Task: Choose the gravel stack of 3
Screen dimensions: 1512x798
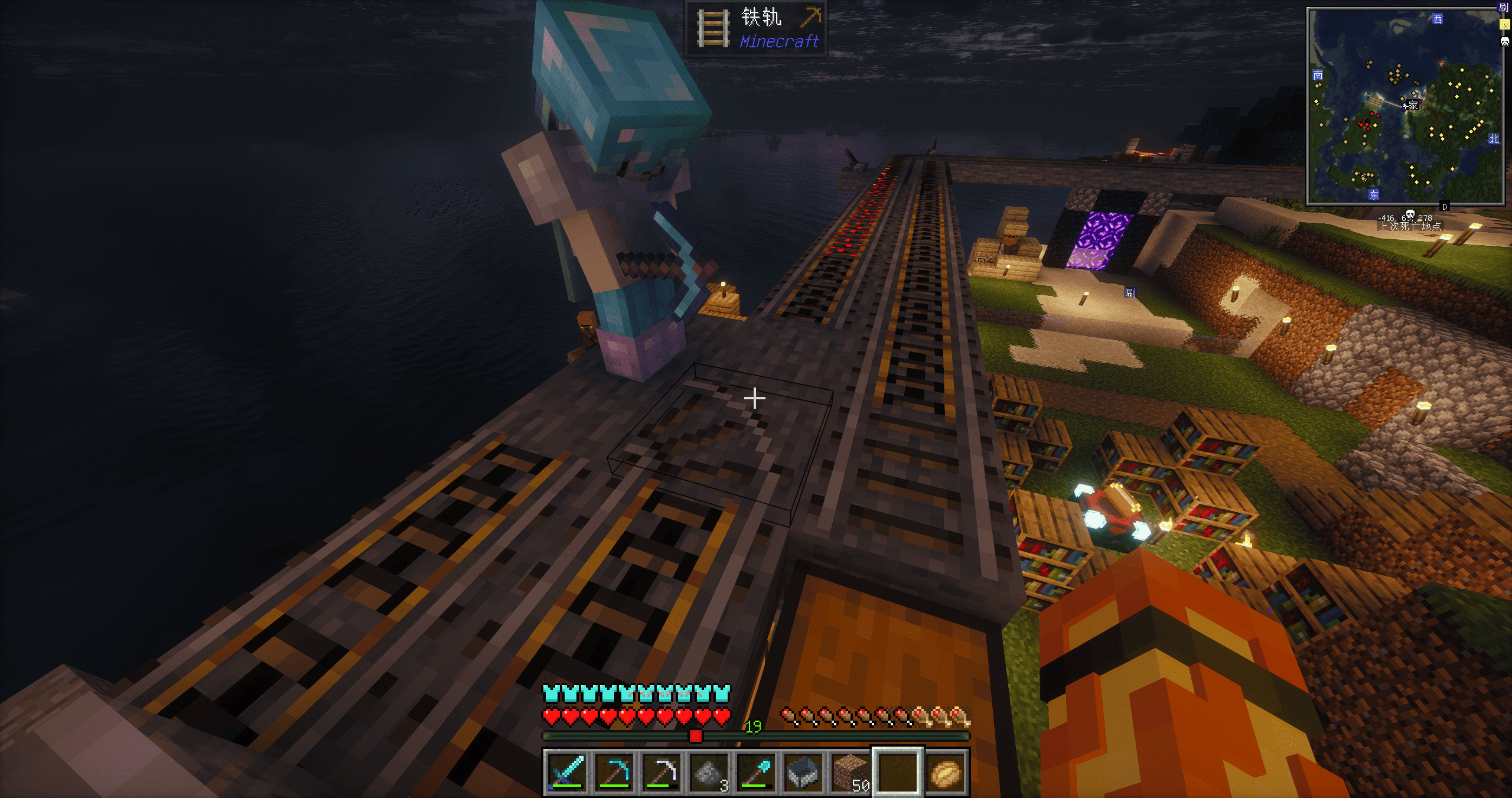Action: click(708, 771)
